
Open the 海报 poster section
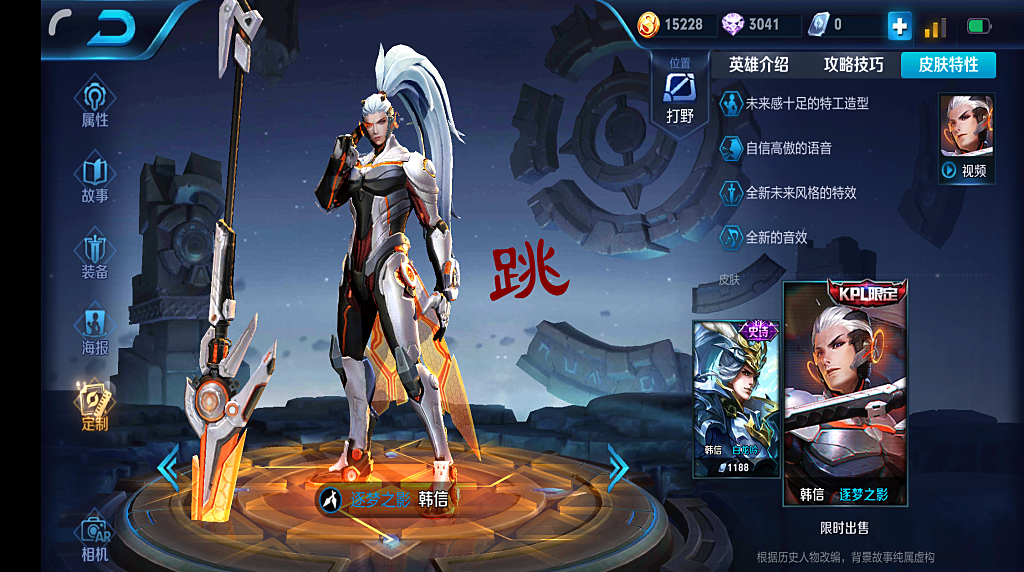[95, 332]
